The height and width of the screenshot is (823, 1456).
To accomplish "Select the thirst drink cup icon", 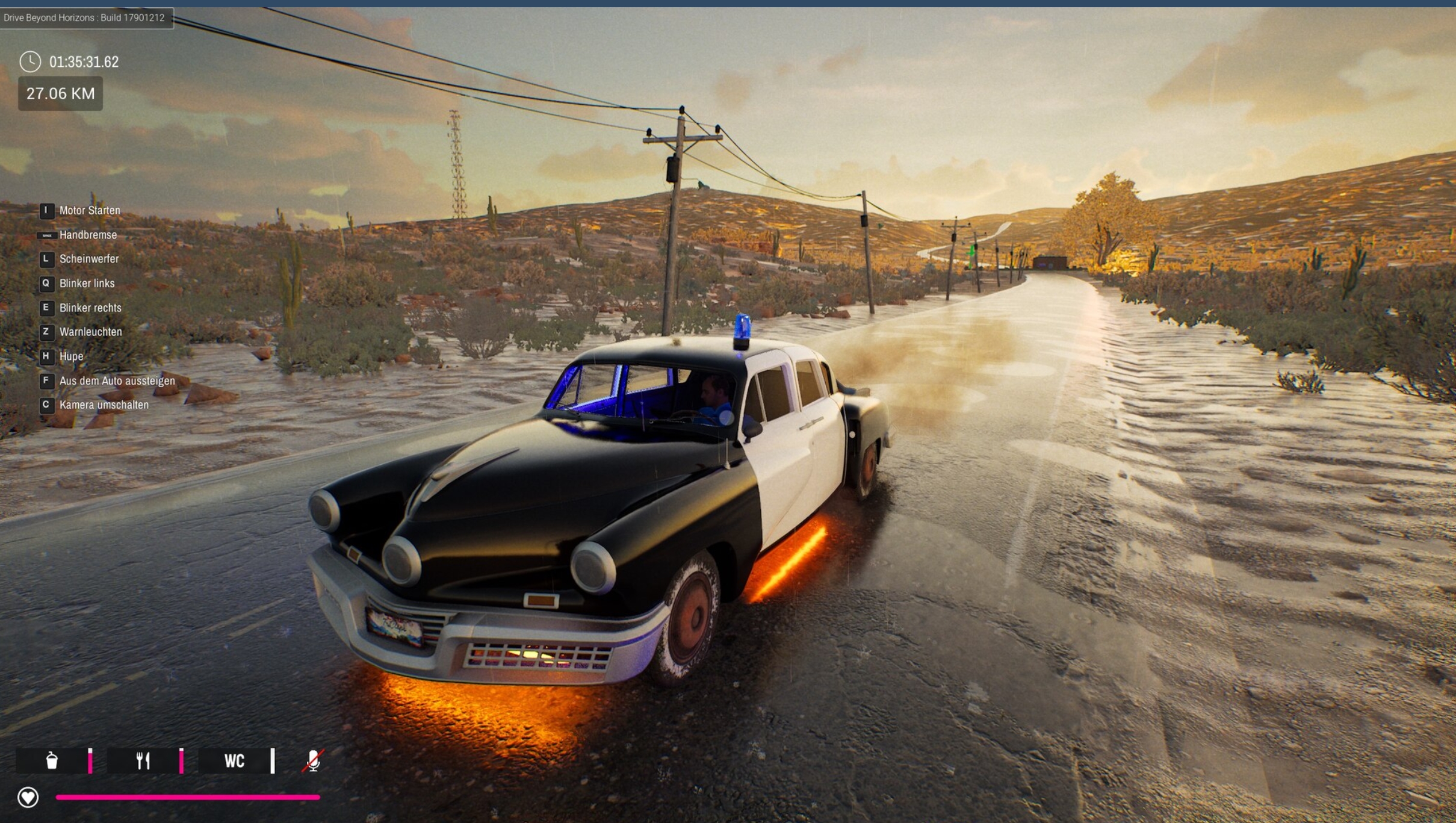I will click(52, 760).
